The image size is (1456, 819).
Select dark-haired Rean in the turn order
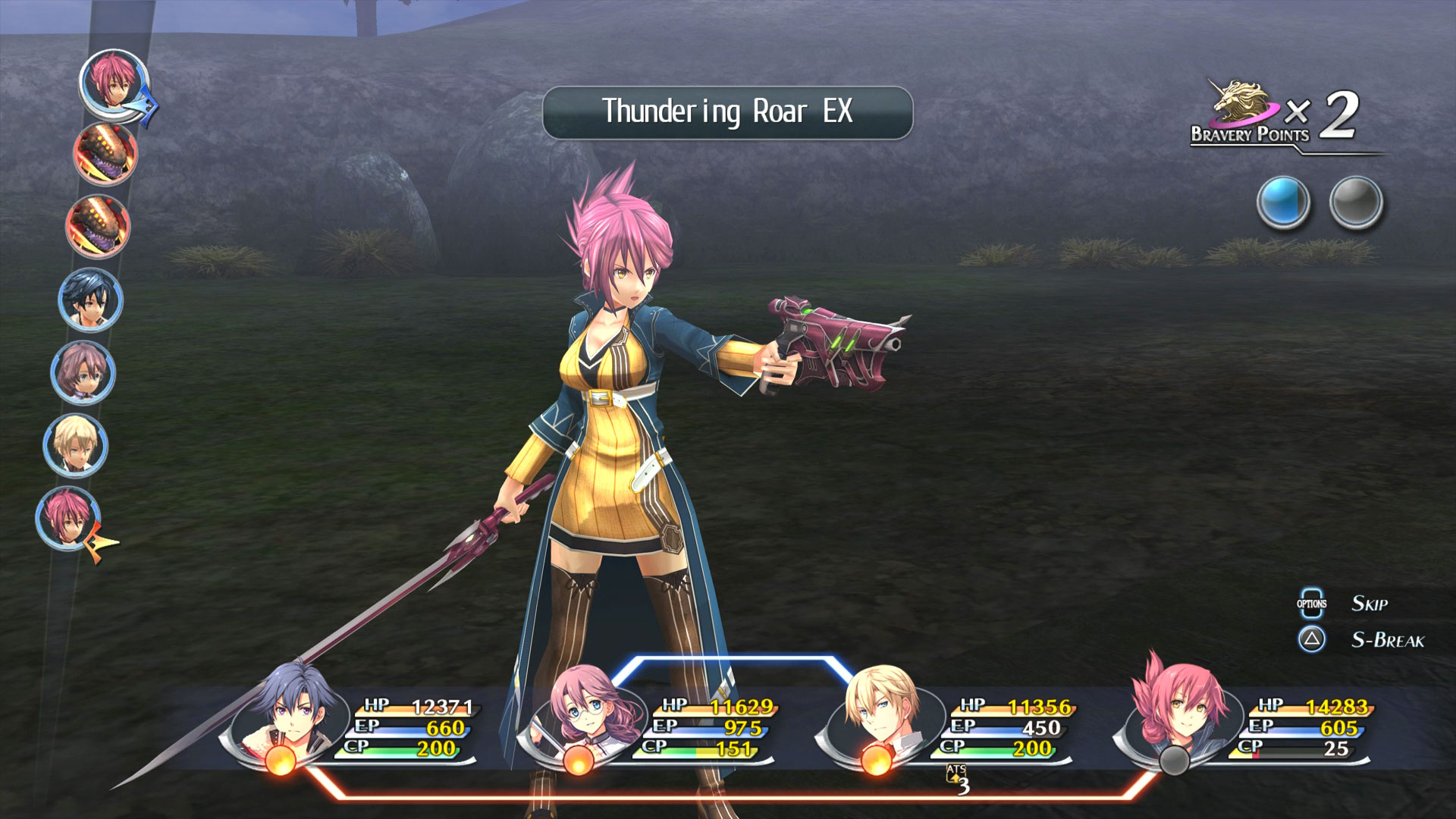pos(90,301)
